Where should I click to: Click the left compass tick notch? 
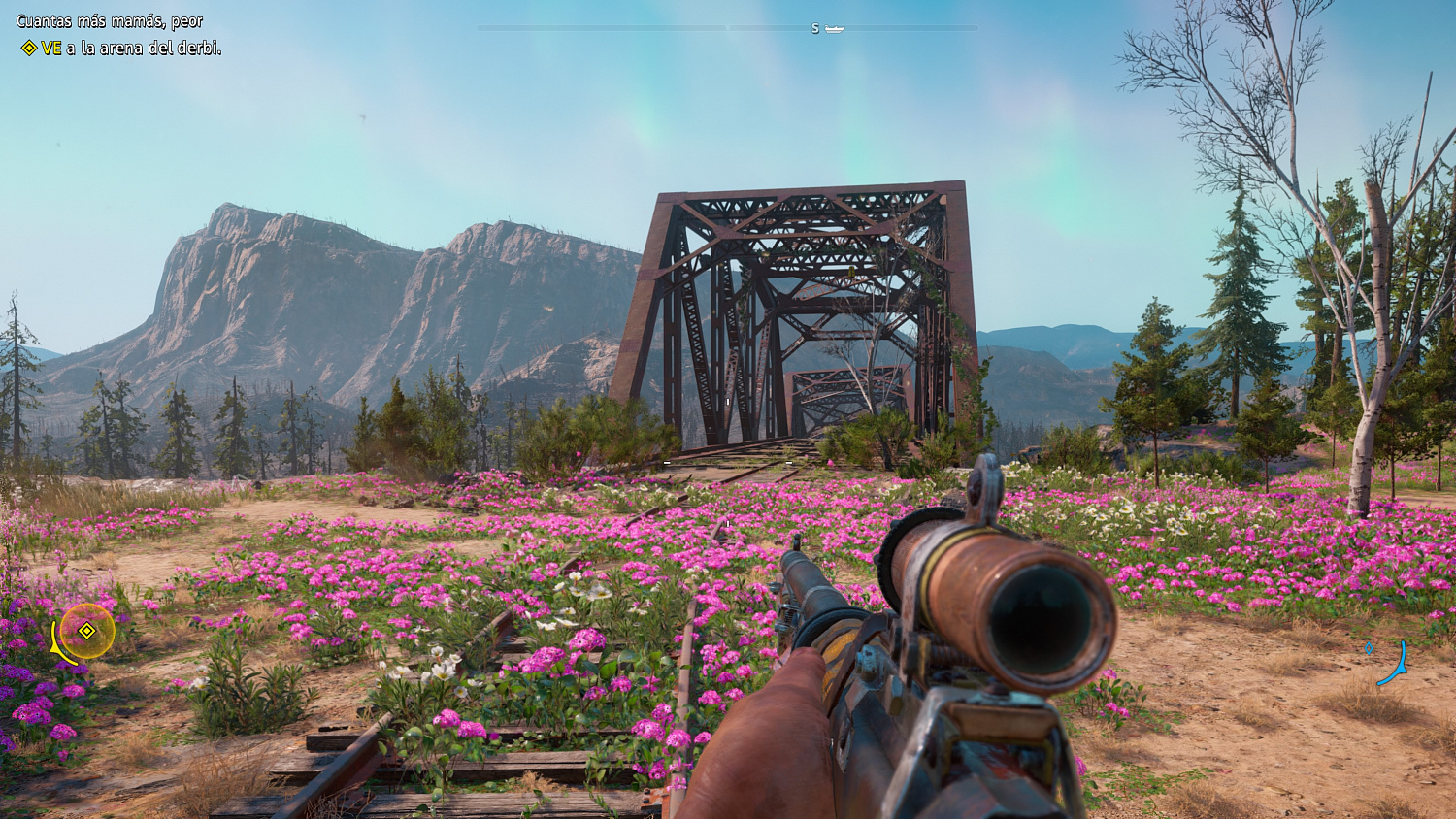point(726,27)
